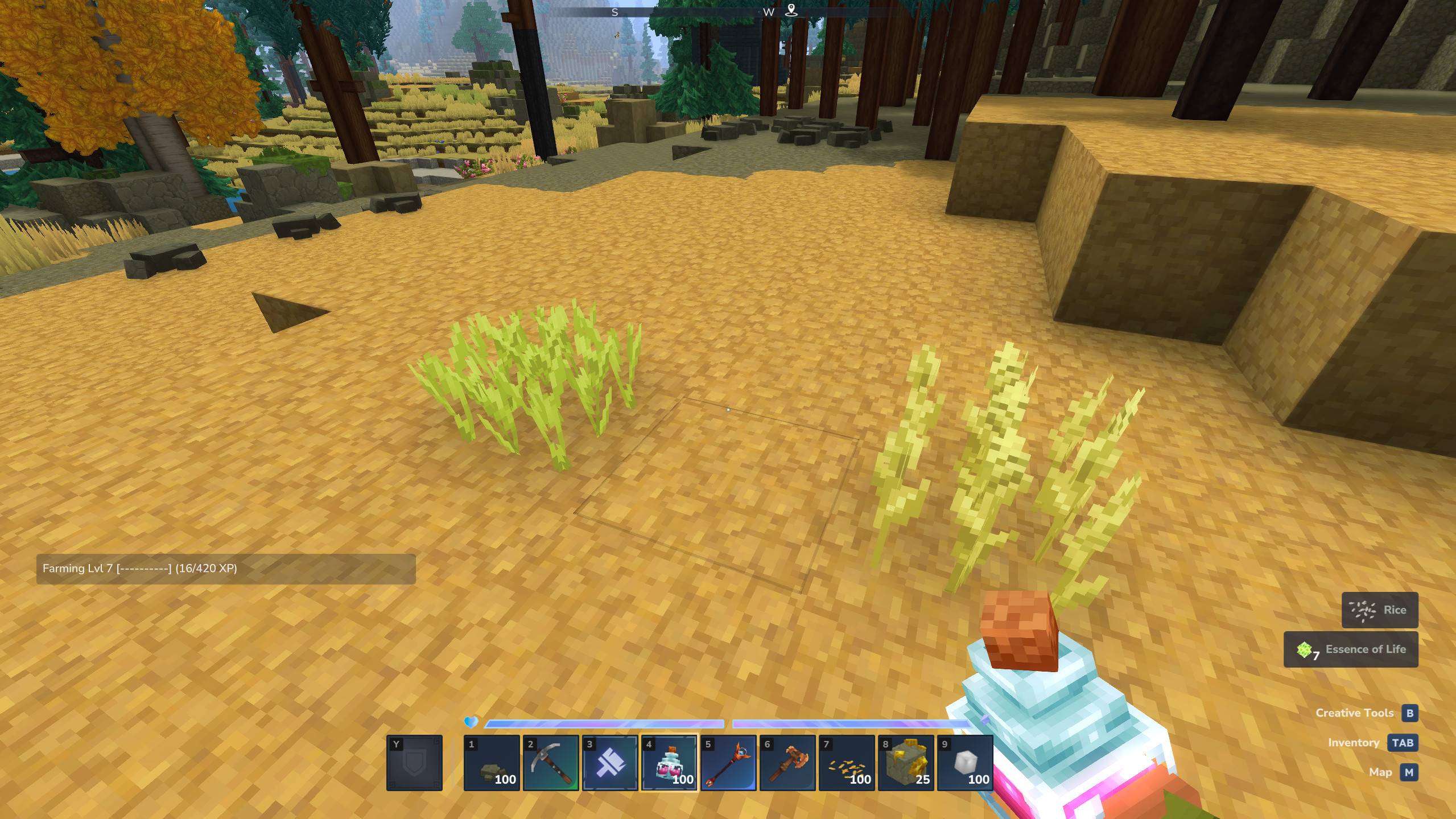The width and height of the screenshot is (1456, 819).
Task: Pick the golden seeds stack
Action: [x=847, y=763]
